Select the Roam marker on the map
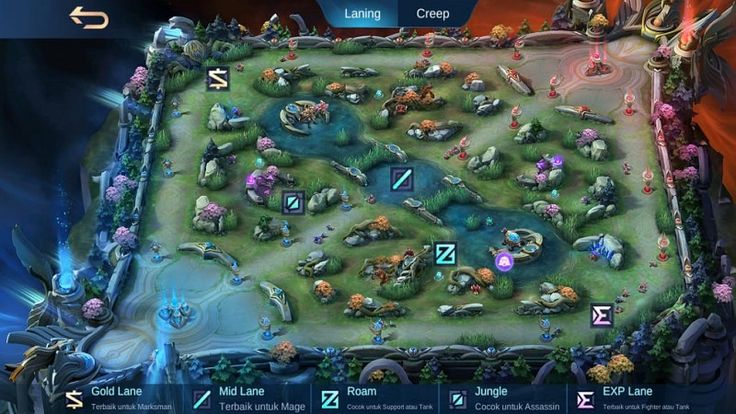 445,253
